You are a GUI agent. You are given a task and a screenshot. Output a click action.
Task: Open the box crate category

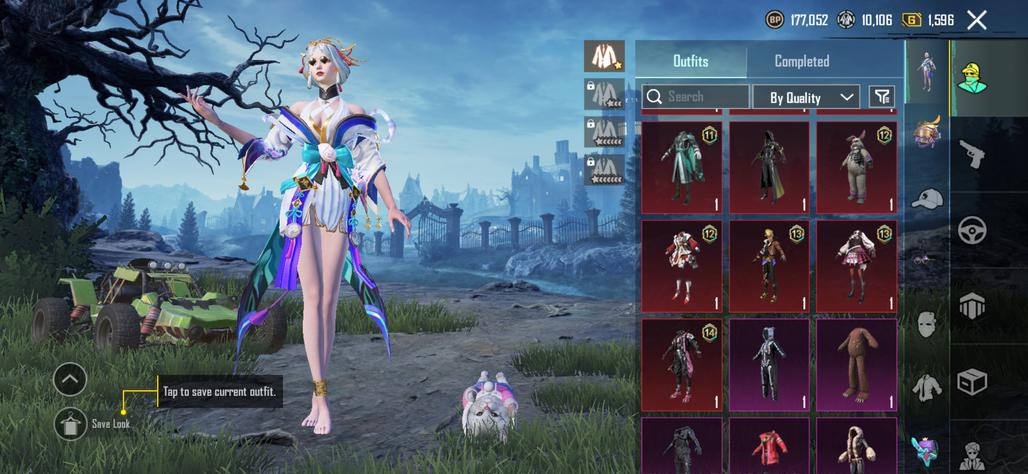click(x=971, y=381)
